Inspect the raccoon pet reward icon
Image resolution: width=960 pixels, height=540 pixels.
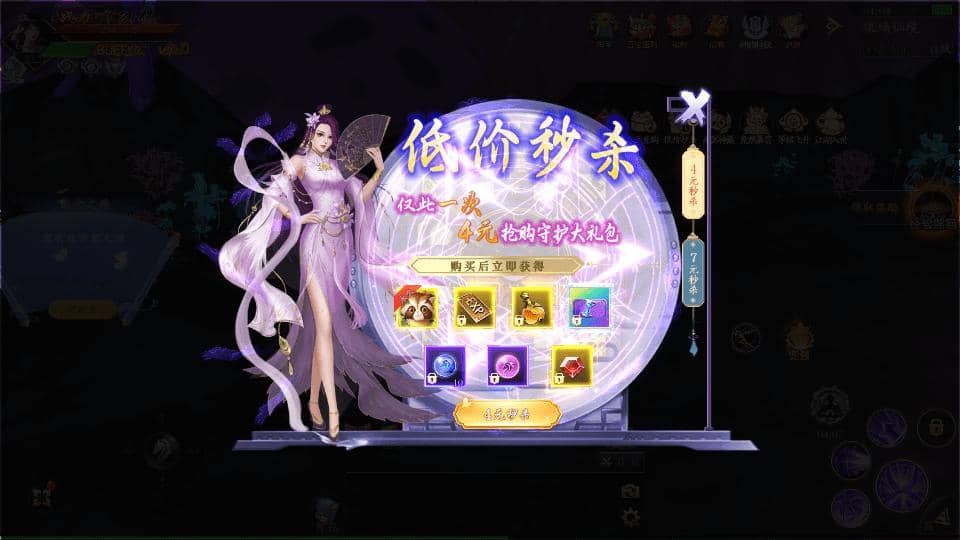(415, 307)
